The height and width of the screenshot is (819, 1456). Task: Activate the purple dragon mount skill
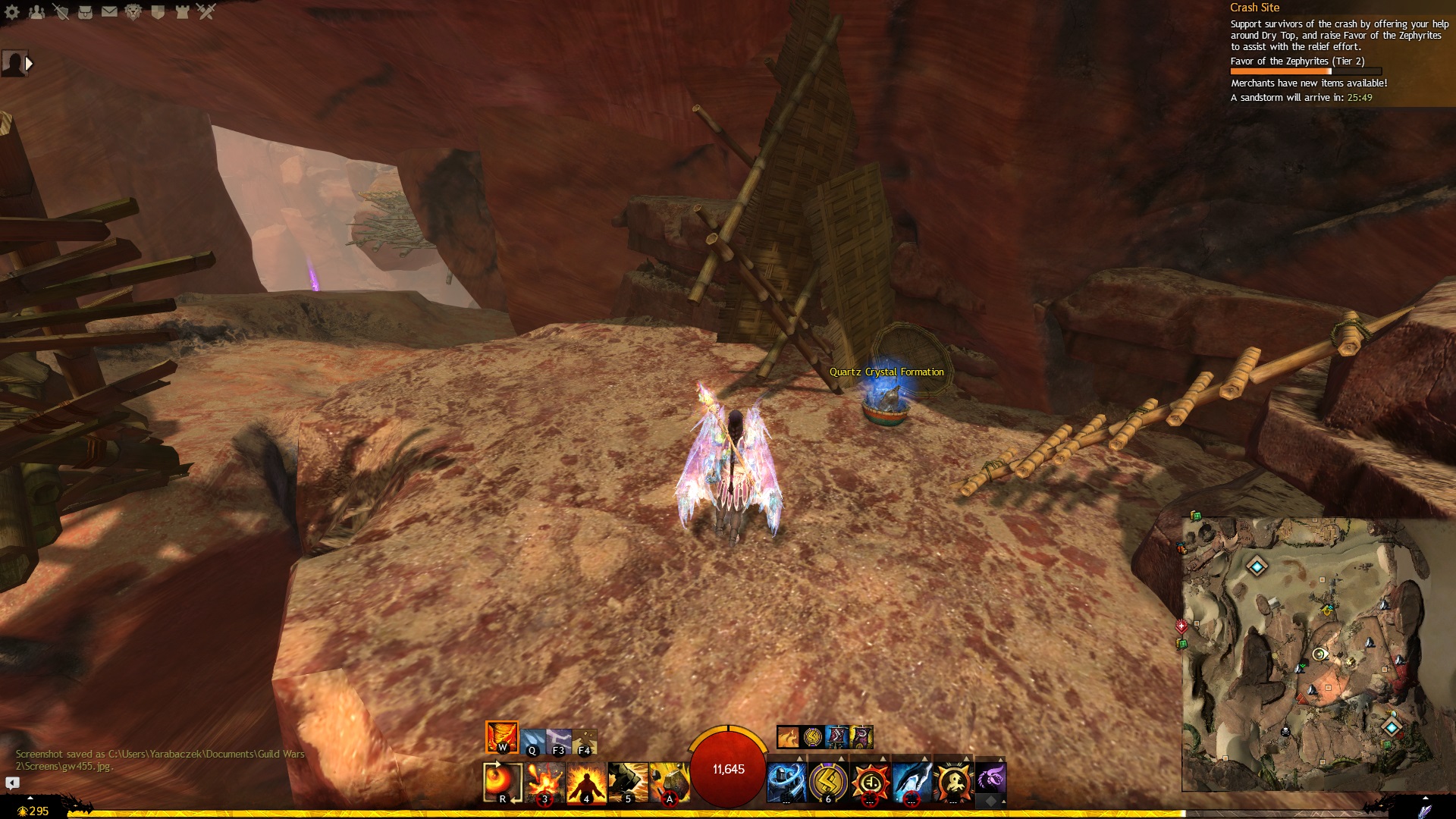click(x=990, y=779)
